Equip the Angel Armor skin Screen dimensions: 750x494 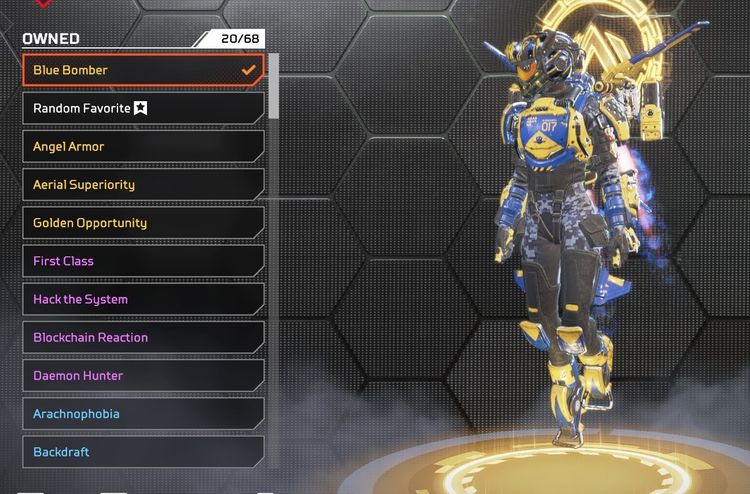(143, 146)
